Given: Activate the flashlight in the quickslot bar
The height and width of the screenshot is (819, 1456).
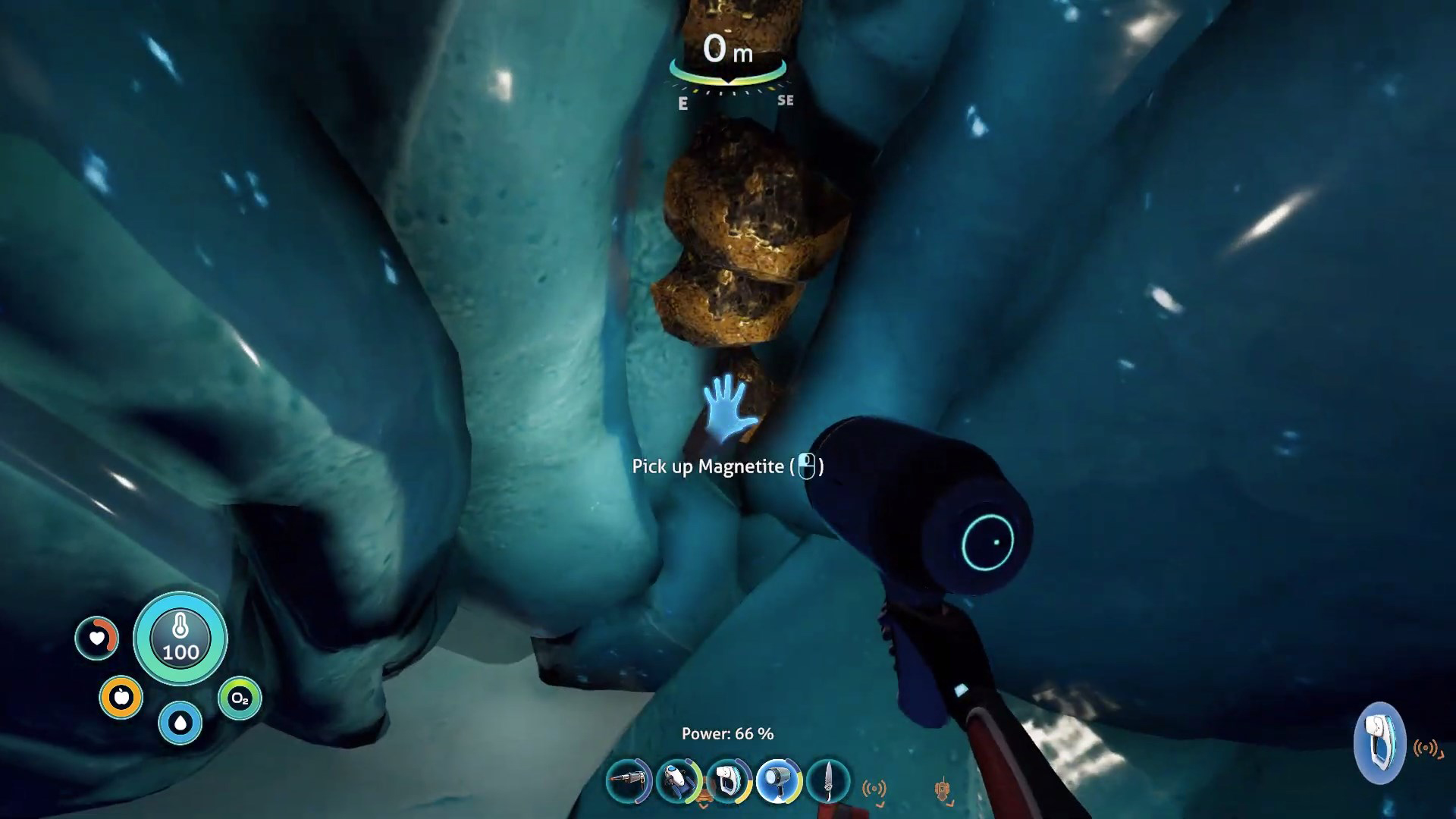Looking at the screenshot, I should [x=777, y=781].
